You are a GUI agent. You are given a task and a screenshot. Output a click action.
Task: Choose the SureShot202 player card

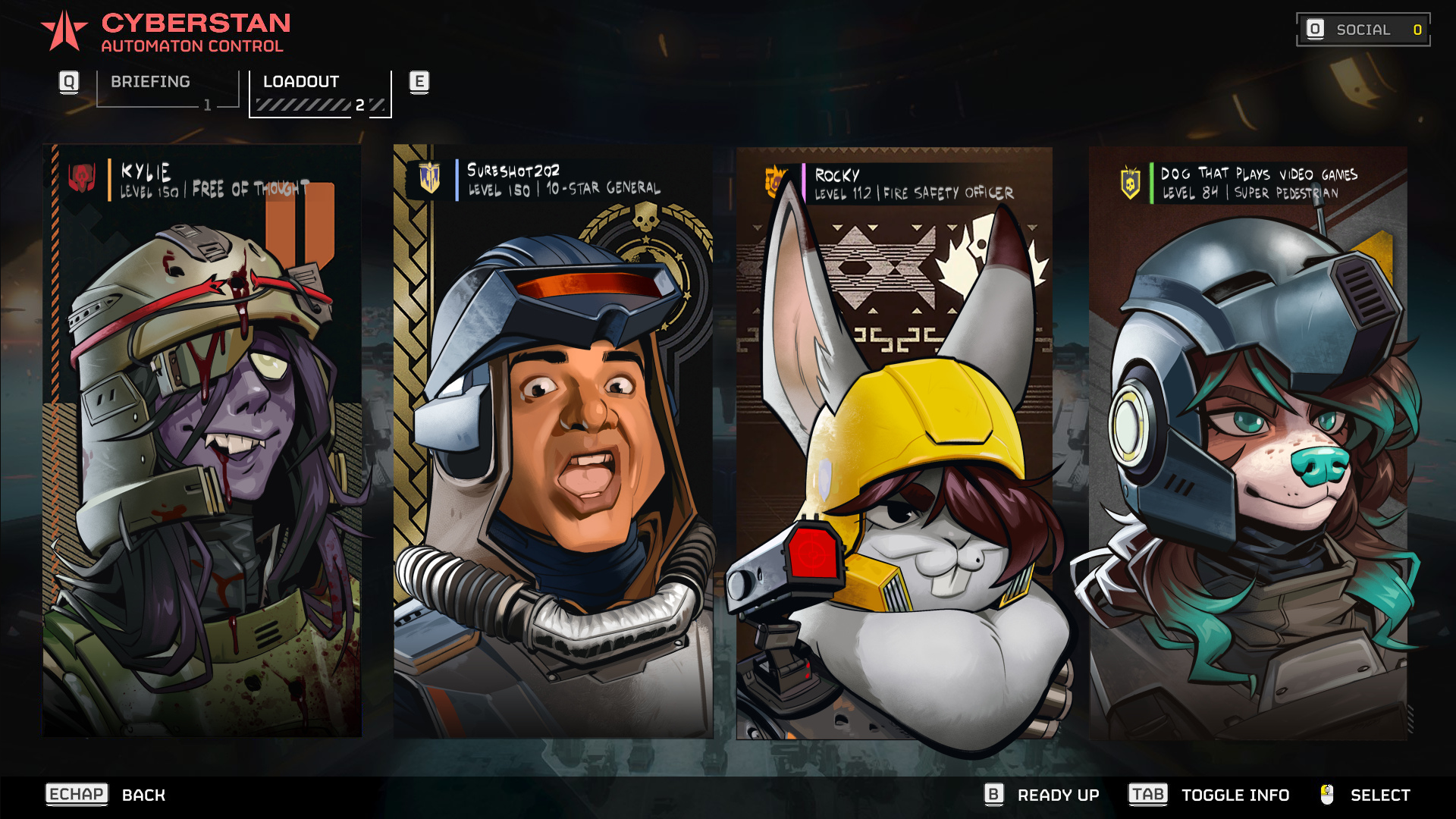(x=553, y=440)
